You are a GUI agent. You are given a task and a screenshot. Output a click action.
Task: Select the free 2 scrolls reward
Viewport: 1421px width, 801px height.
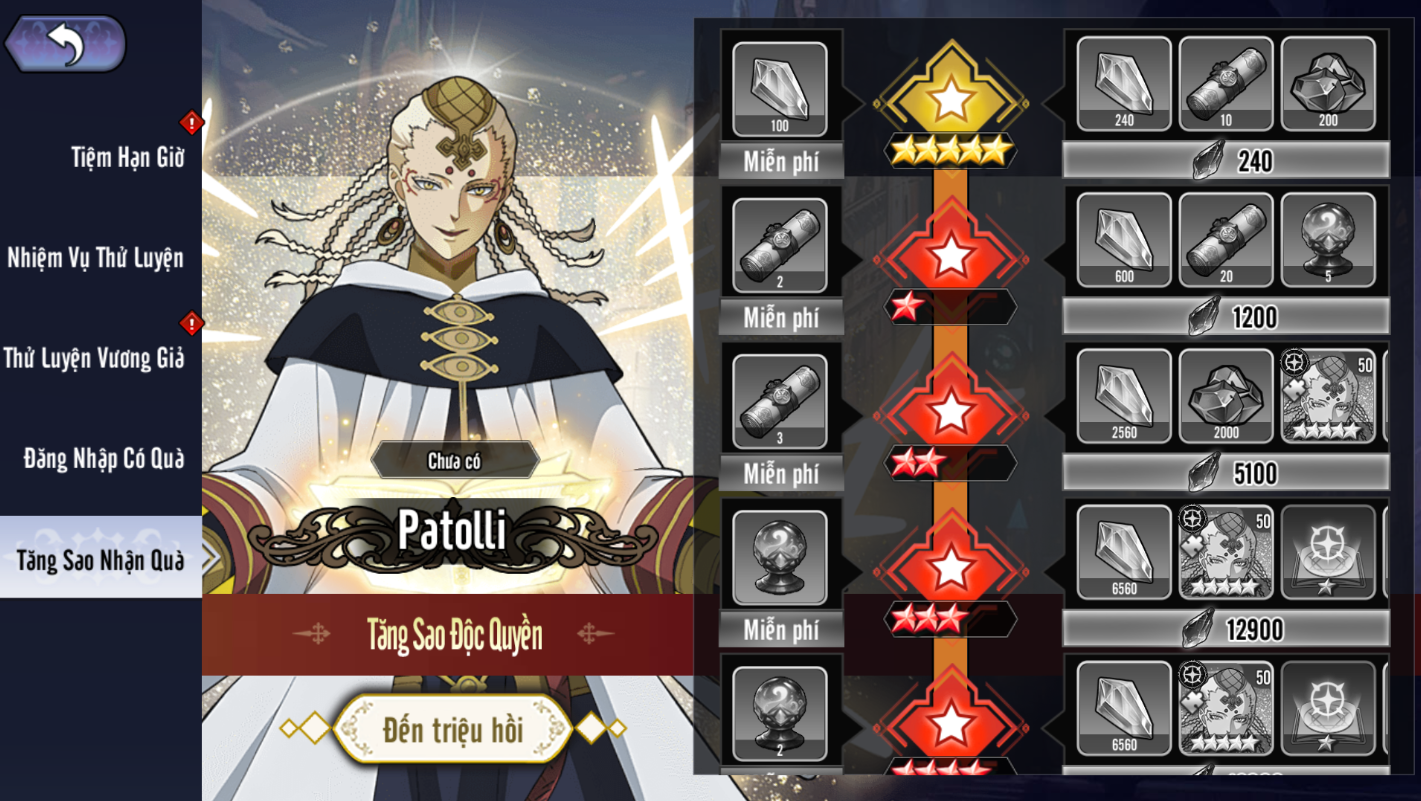(x=780, y=245)
